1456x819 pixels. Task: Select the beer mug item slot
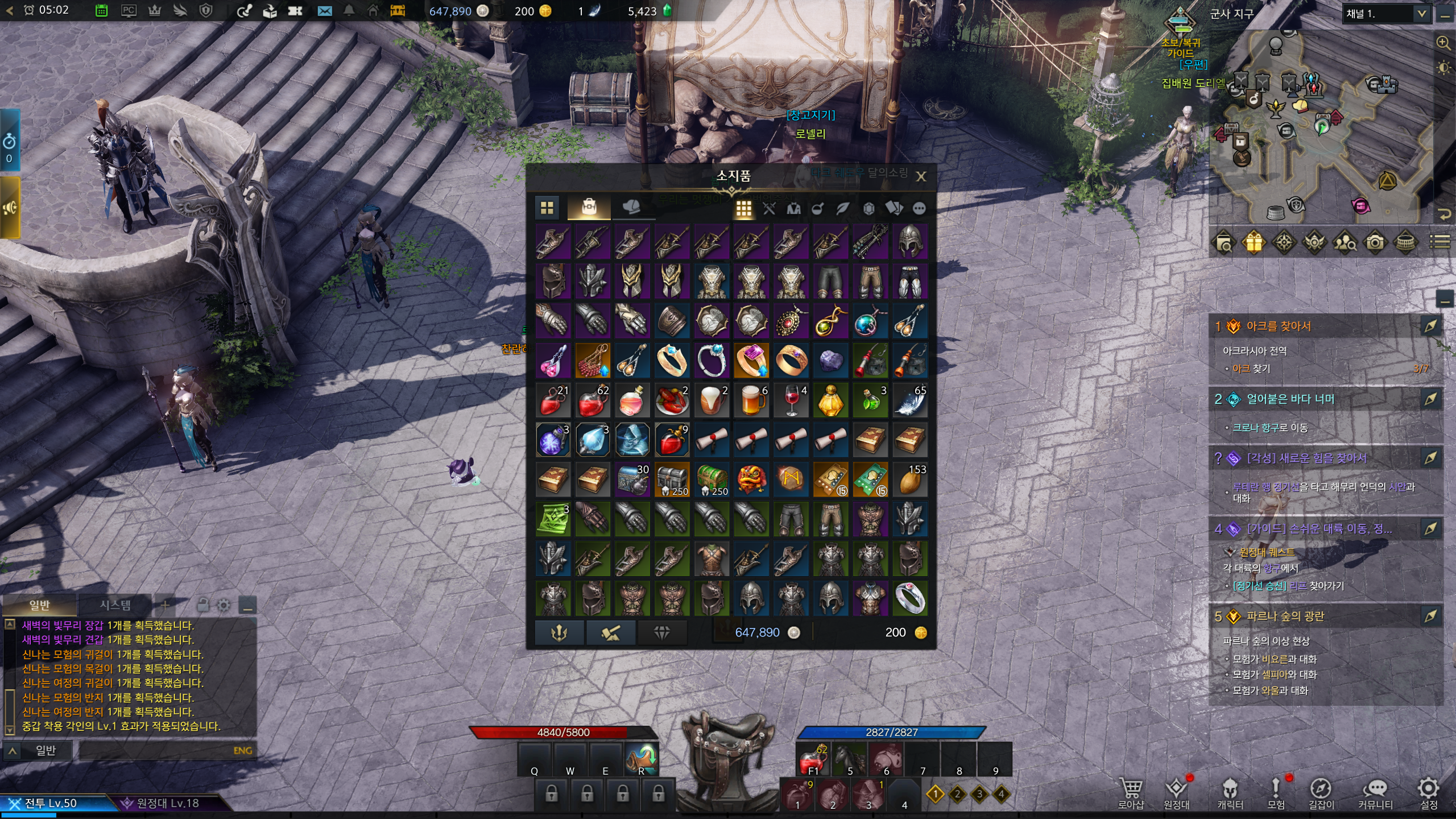(751, 400)
